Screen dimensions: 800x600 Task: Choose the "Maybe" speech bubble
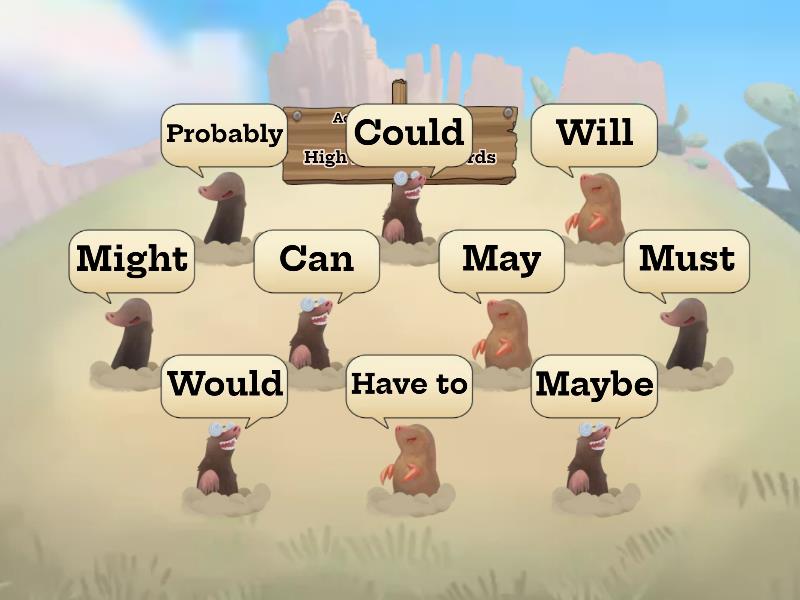pos(594,385)
